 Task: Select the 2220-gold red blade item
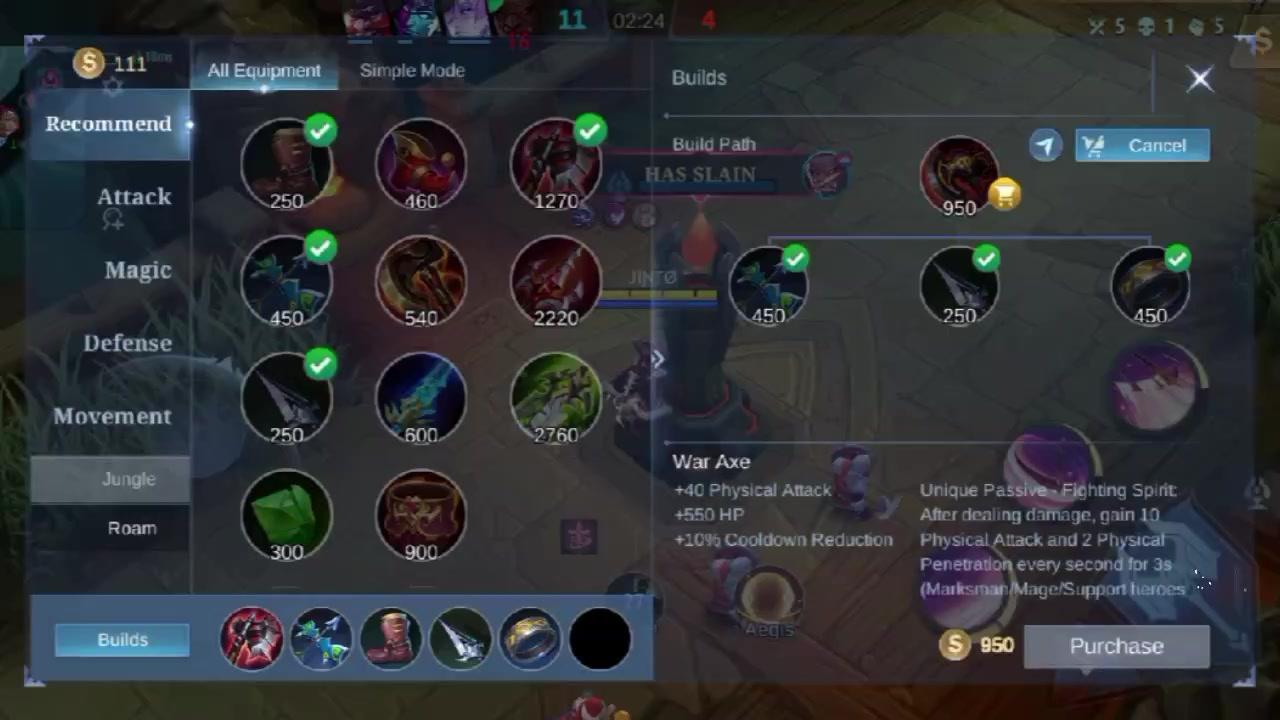coord(556,281)
